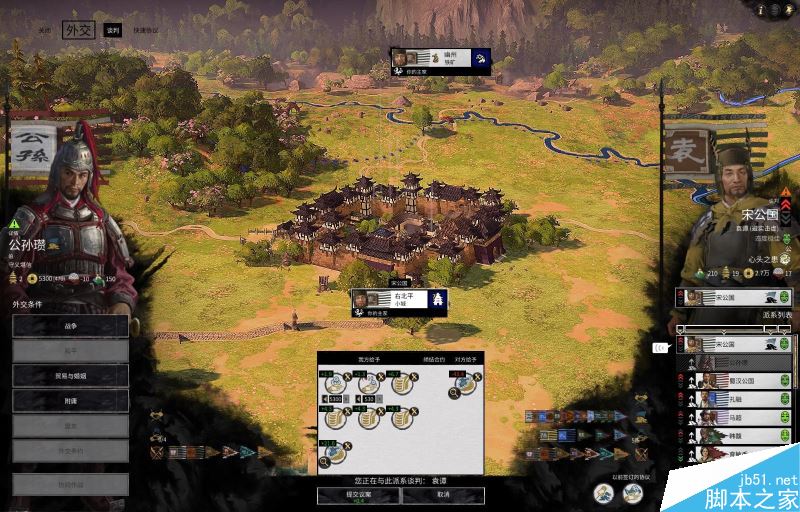The width and height of the screenshot is (800, 512).
Task: Cancel the negotiation with 取消
Action: [x=443, y=496]
